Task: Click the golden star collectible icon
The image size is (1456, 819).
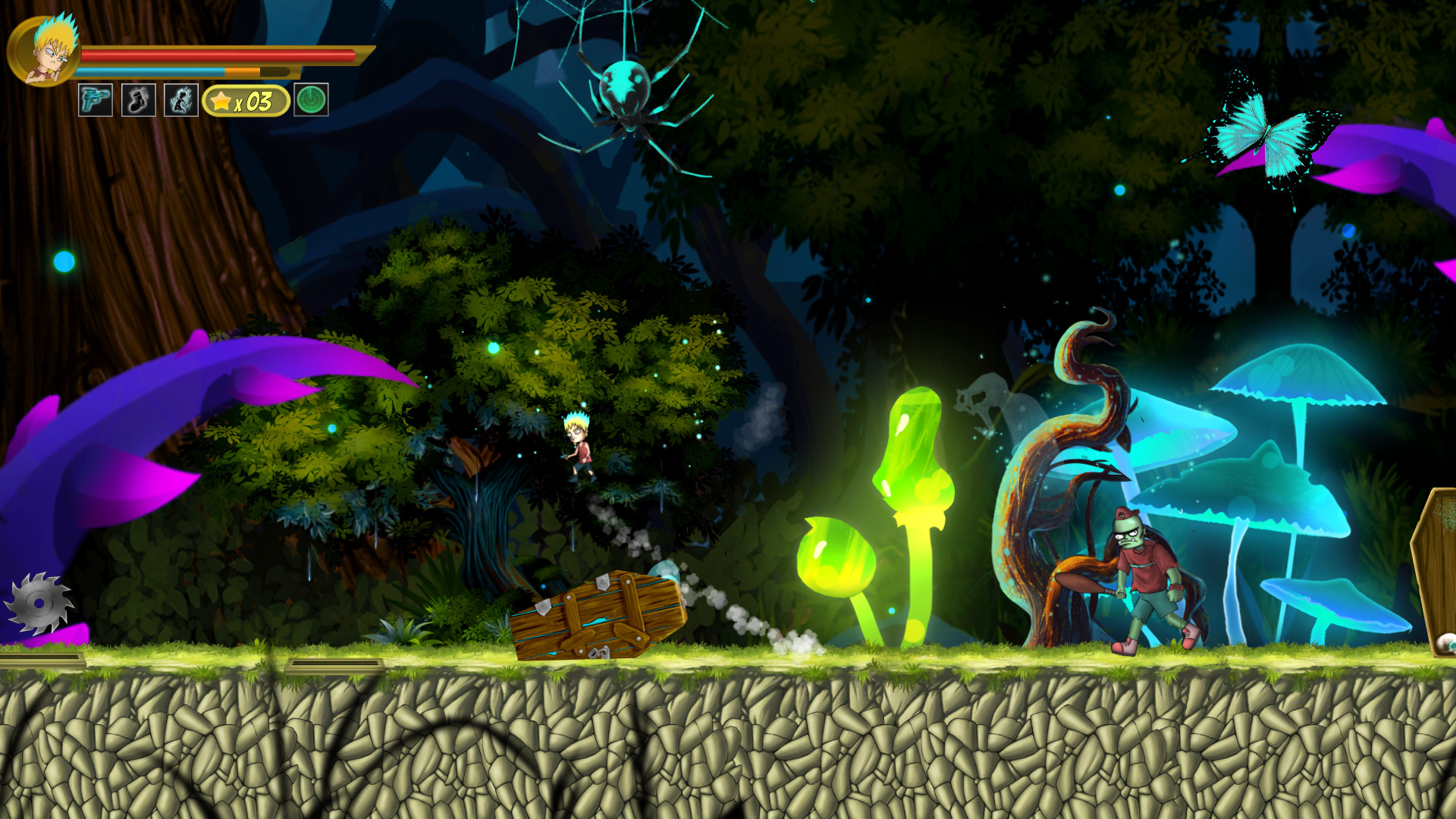Action: [221, 99]
